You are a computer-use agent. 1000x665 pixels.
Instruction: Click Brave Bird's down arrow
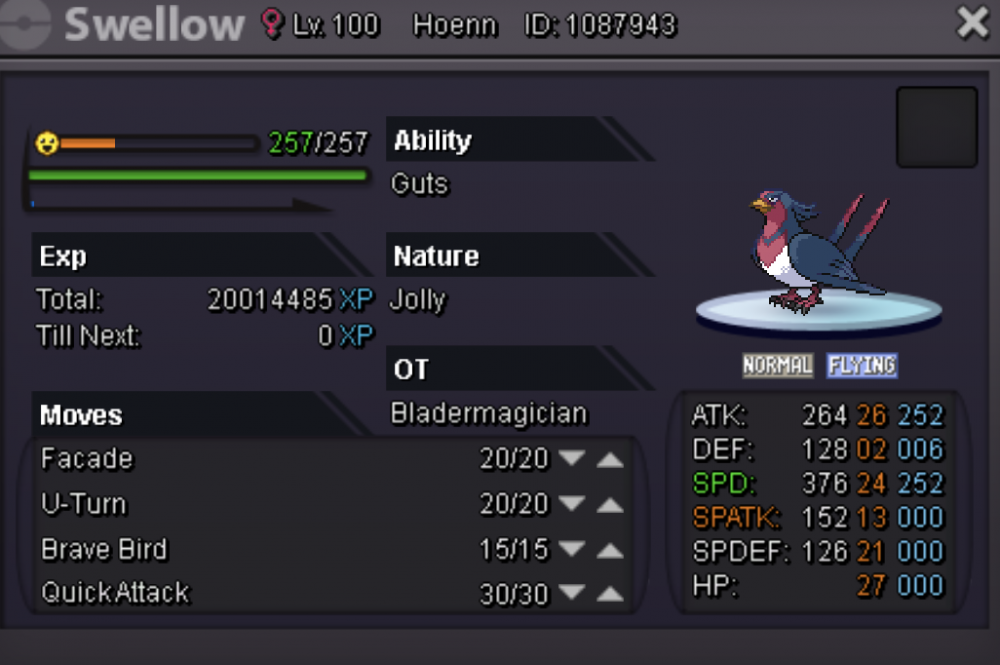572,549
